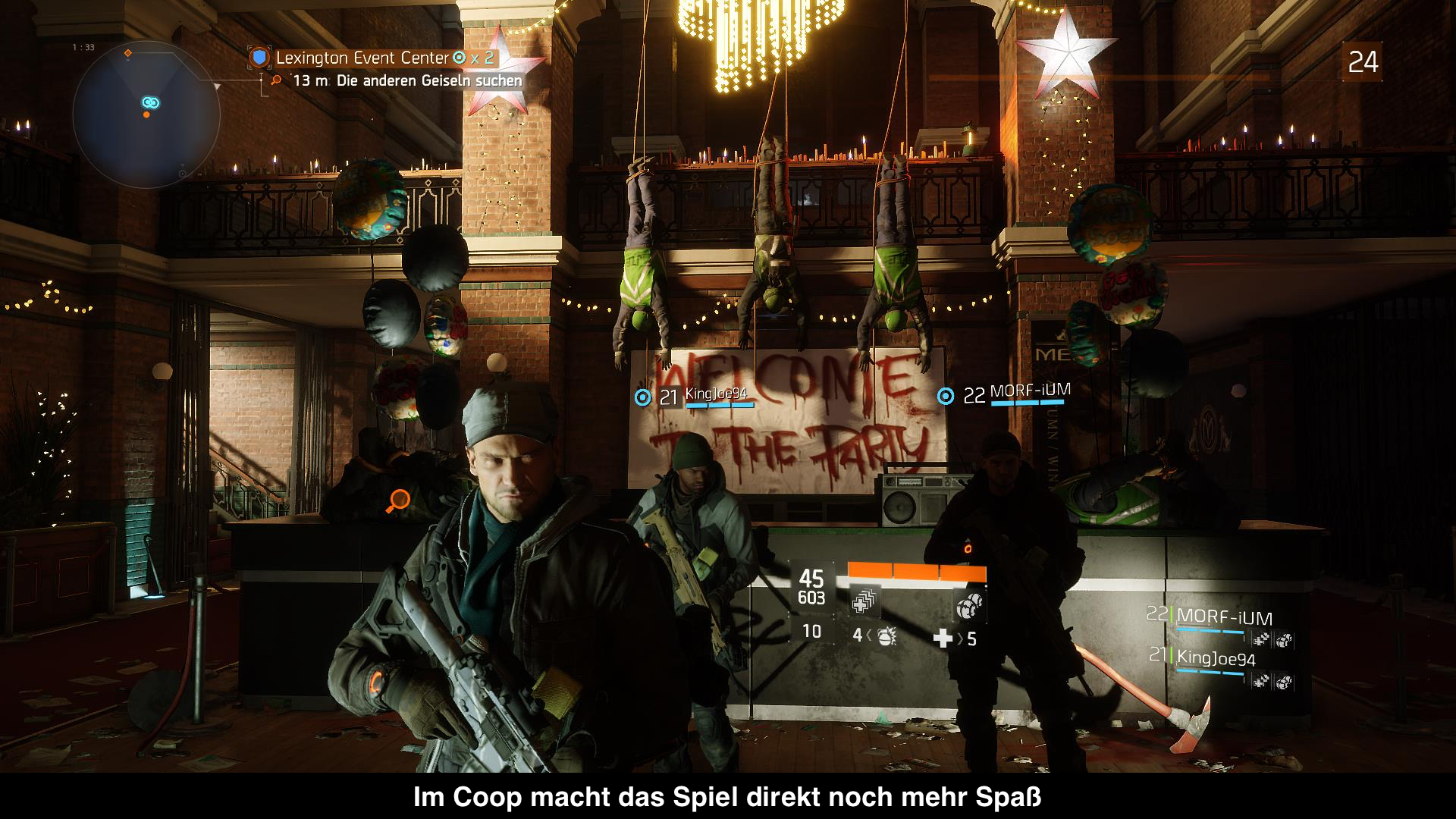The image size is (1456, 819).
Task: Click the KingJoe94 nameplate over the teammate
Action: [x=715, y=396]
